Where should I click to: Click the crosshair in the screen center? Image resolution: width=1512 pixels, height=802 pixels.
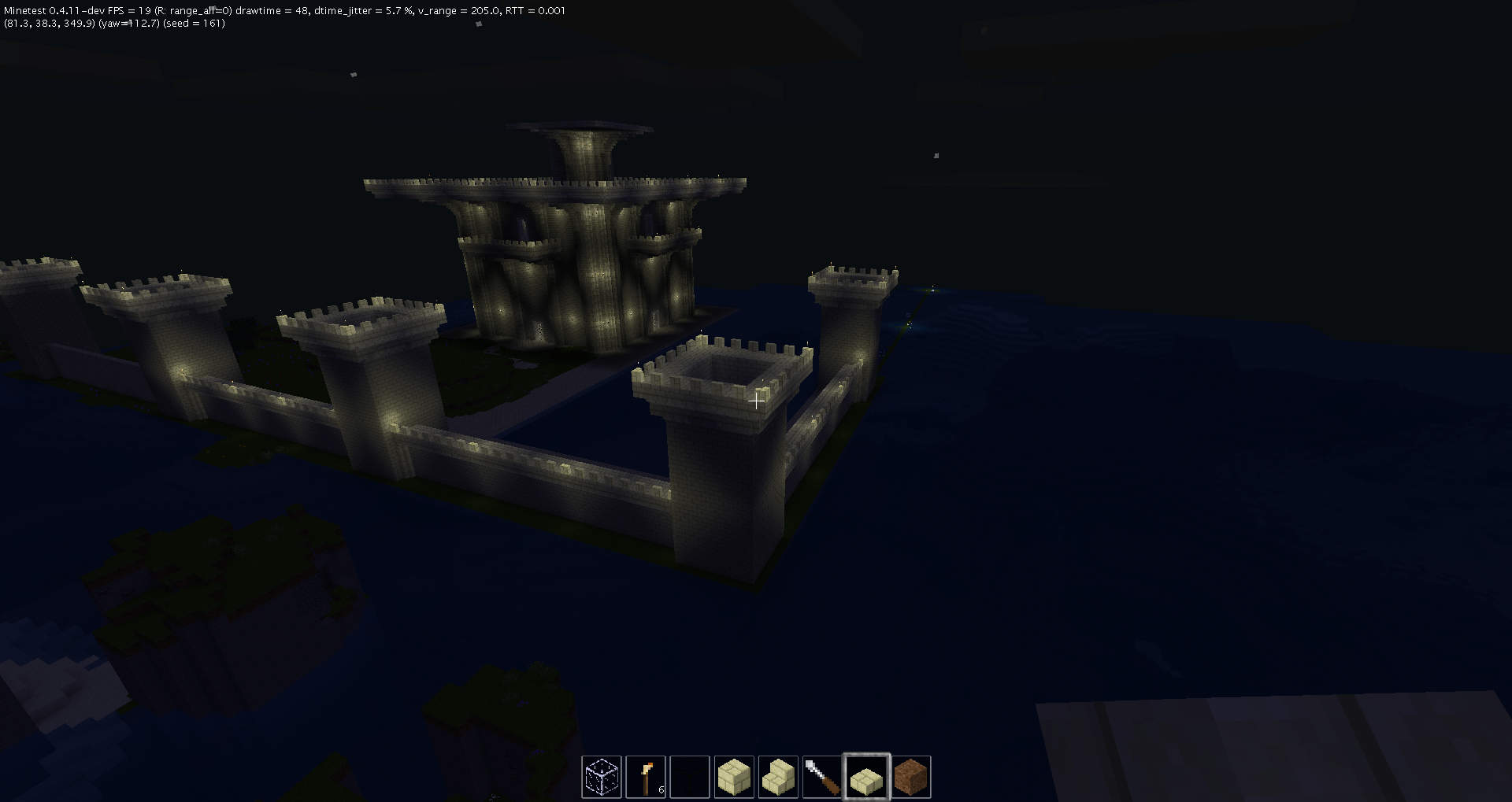coord(756,401)
